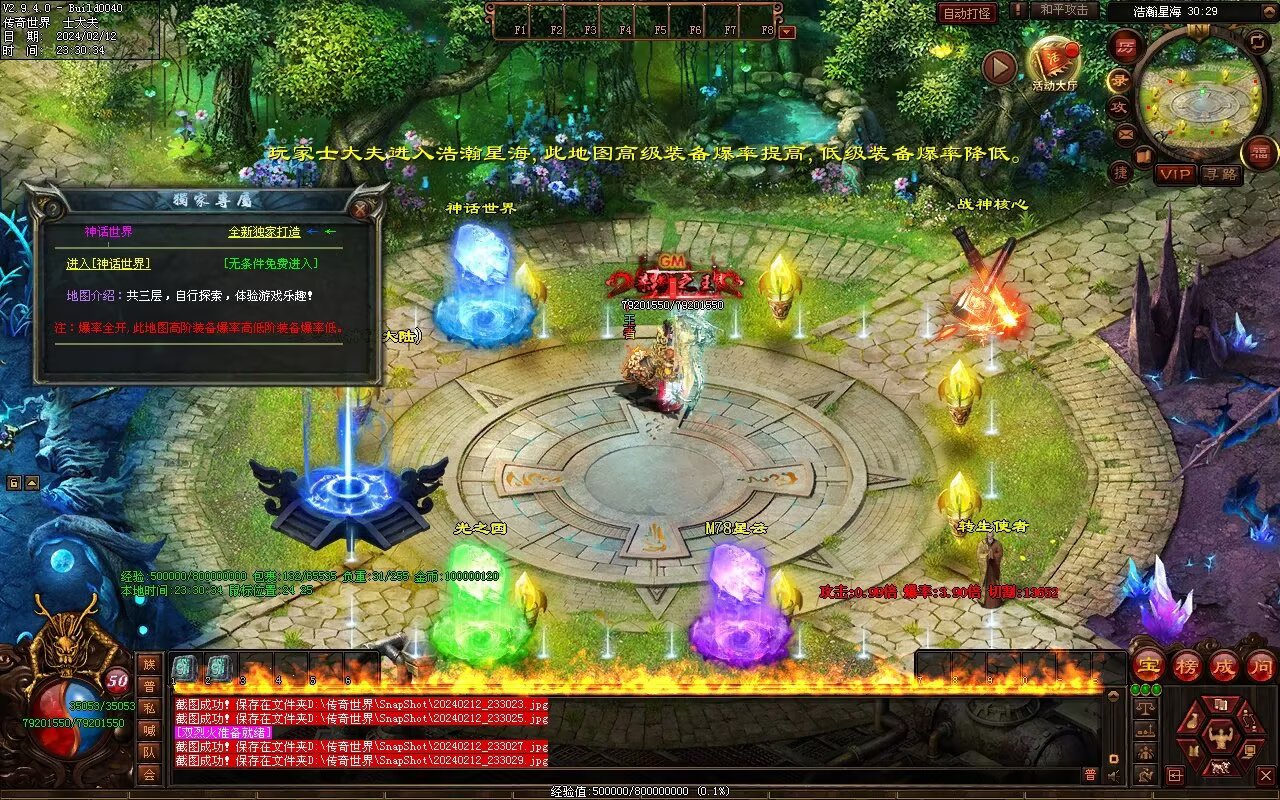Image resolution: width=1280 pixels, height=800 pixels.
Task: Select the 私 private chat channel
Action: pos(149,709)
